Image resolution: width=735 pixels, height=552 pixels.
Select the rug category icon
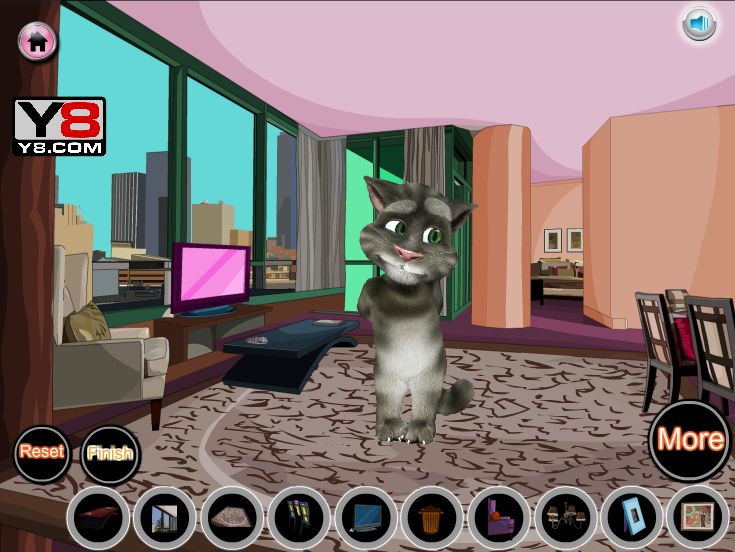[x=232, y=518]
